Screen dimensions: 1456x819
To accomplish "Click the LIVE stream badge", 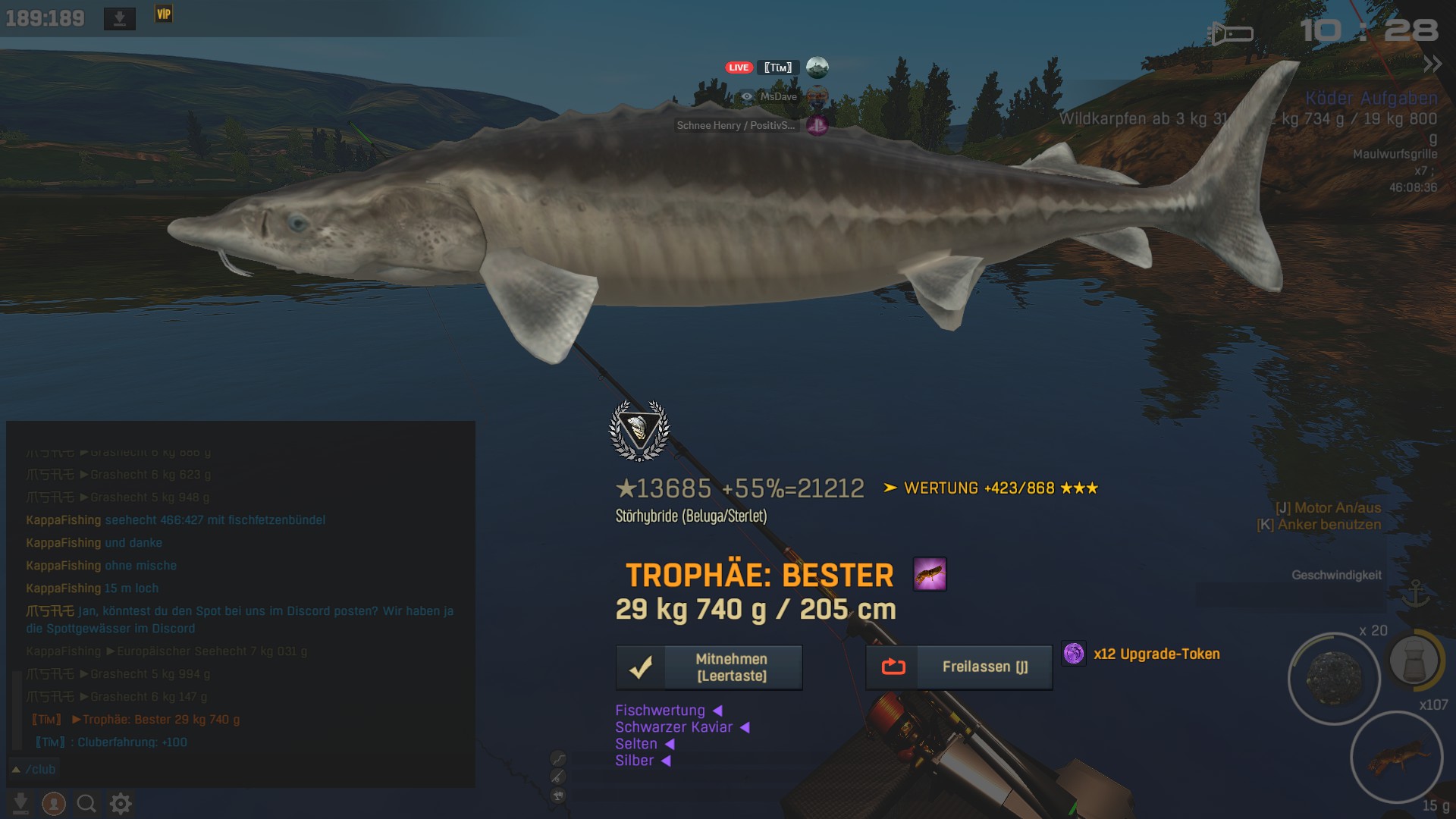I will [x=739, y=67].
